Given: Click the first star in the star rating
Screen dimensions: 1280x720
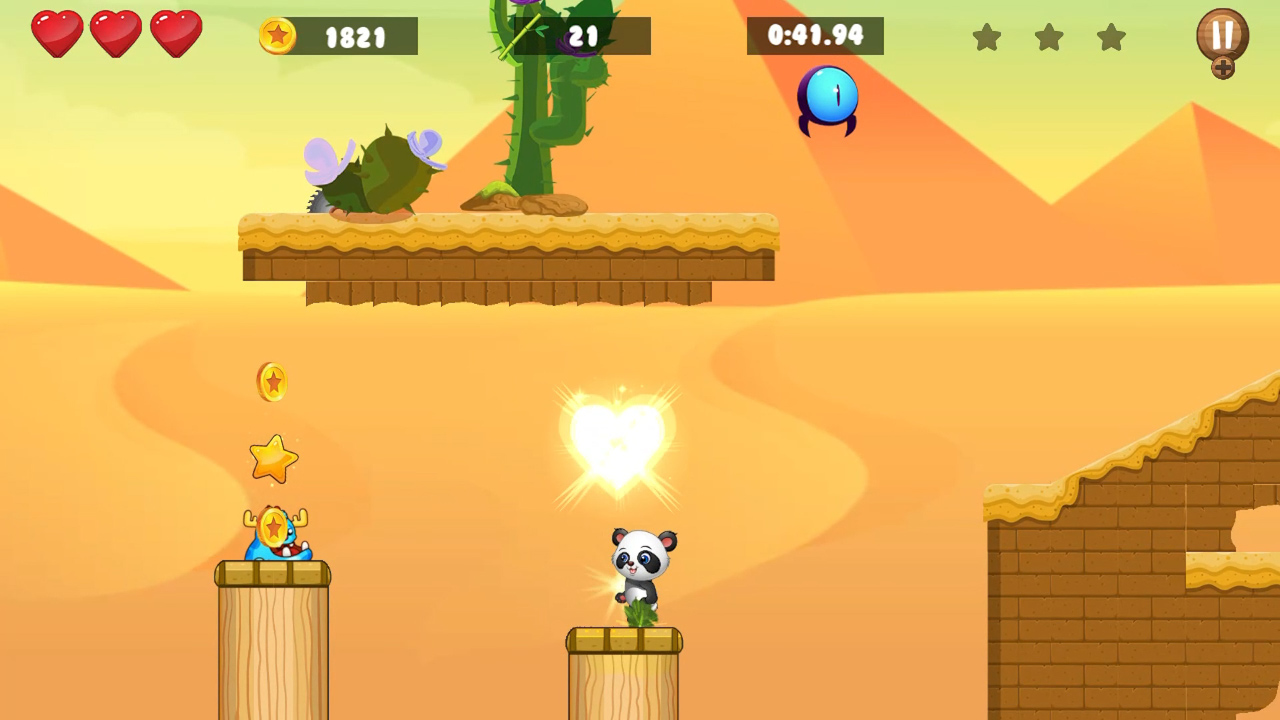Looking at the screenshot, I should (988, 37).
